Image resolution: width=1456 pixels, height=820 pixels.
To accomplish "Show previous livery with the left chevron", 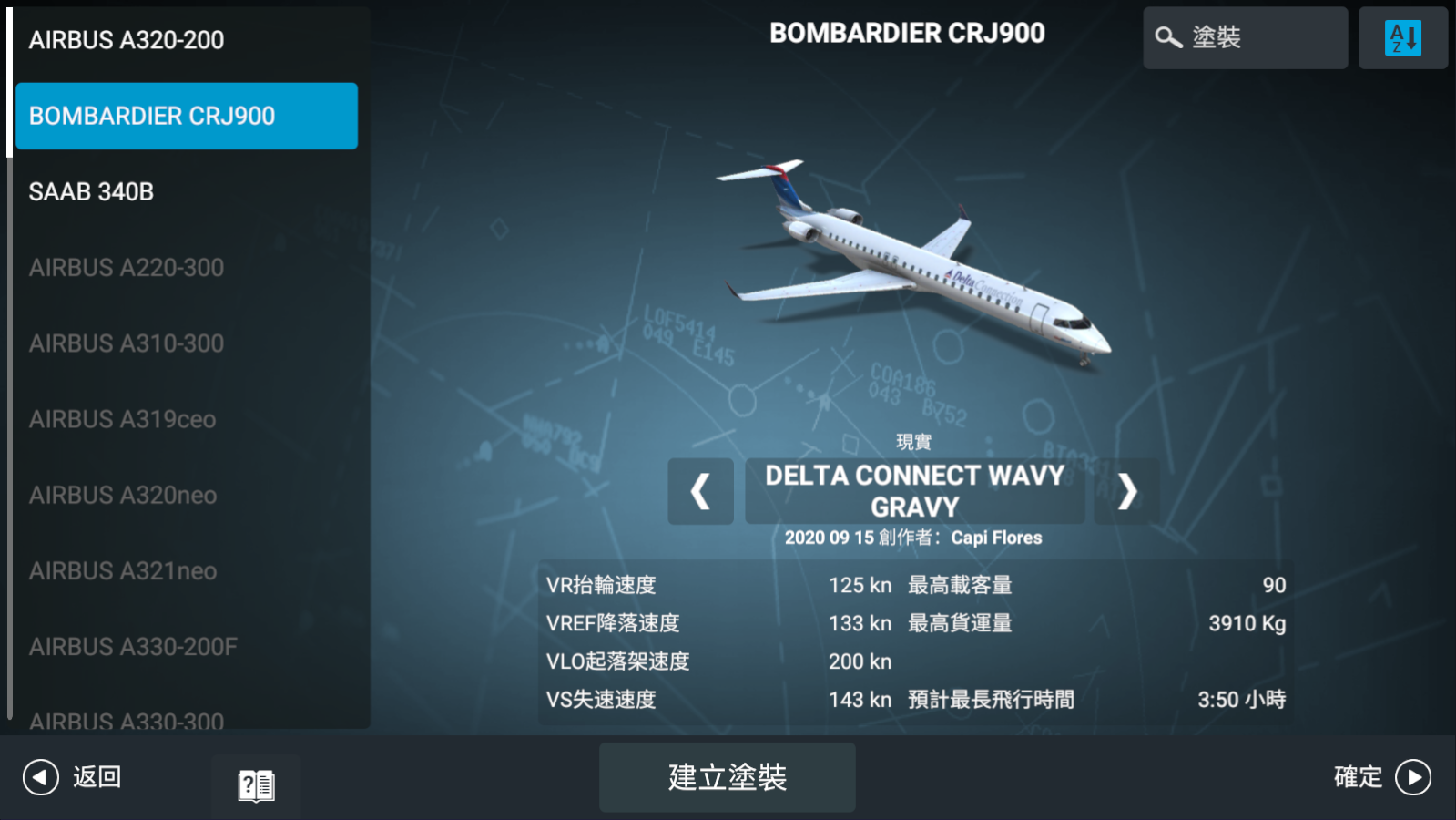I will tap(699, 492).
